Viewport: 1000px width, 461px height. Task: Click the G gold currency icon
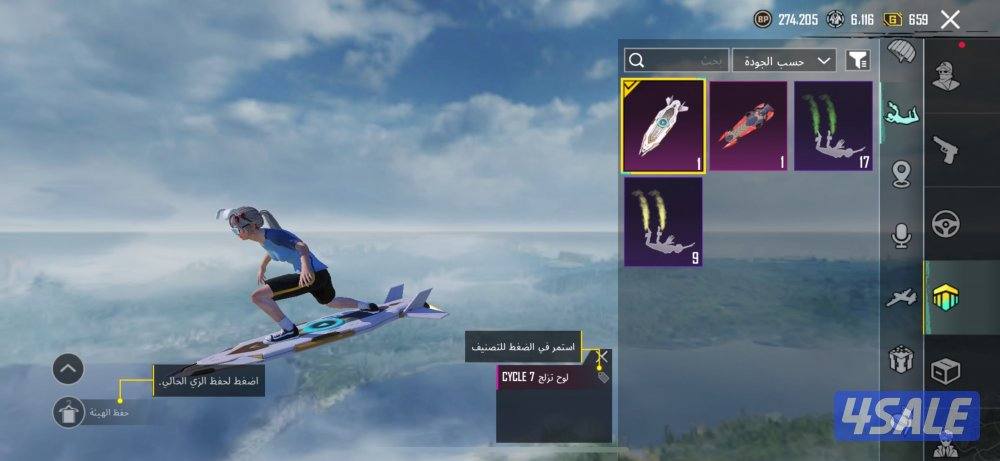pyautogui.click(x=894, y=19)
